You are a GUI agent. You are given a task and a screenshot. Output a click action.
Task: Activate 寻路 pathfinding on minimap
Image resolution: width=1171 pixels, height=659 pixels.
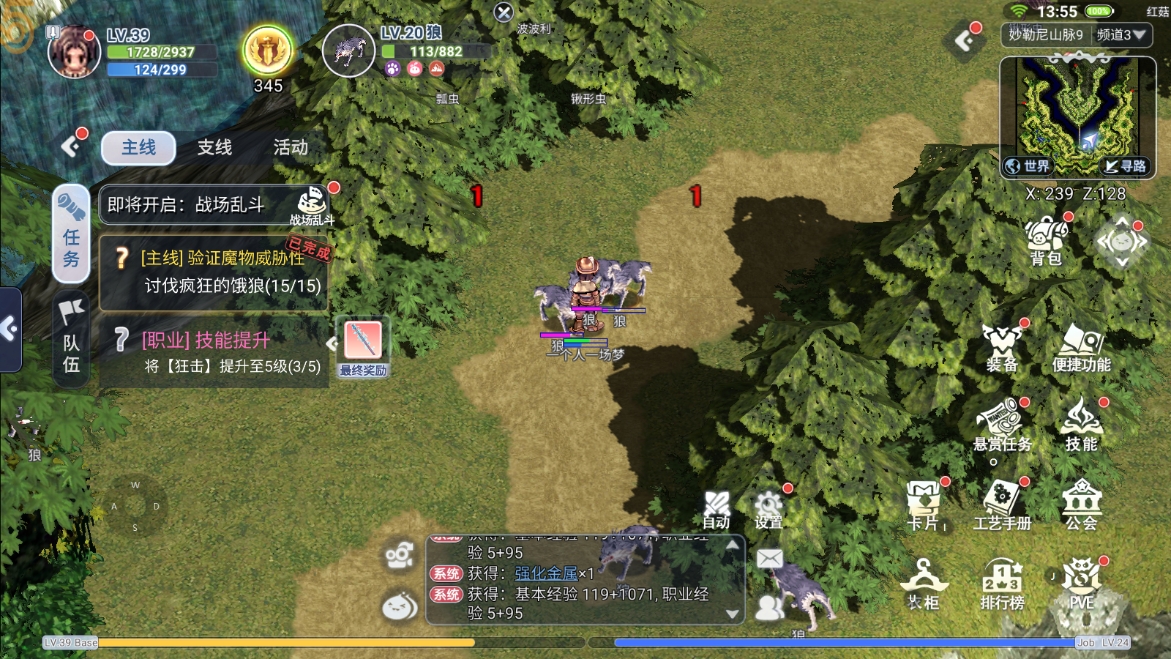click(x=1125, y=166)
